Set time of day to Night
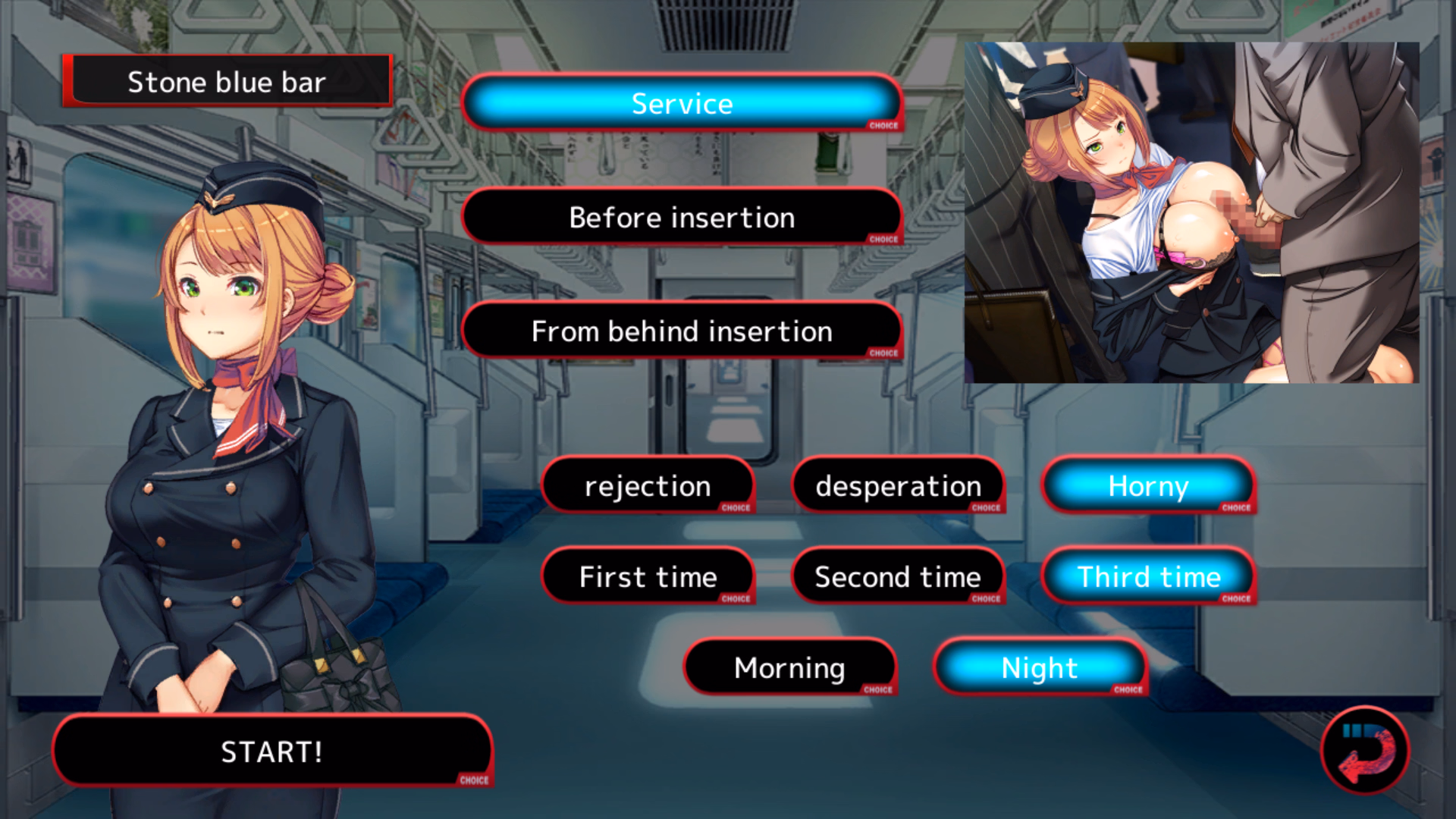 click(1039, 668)
